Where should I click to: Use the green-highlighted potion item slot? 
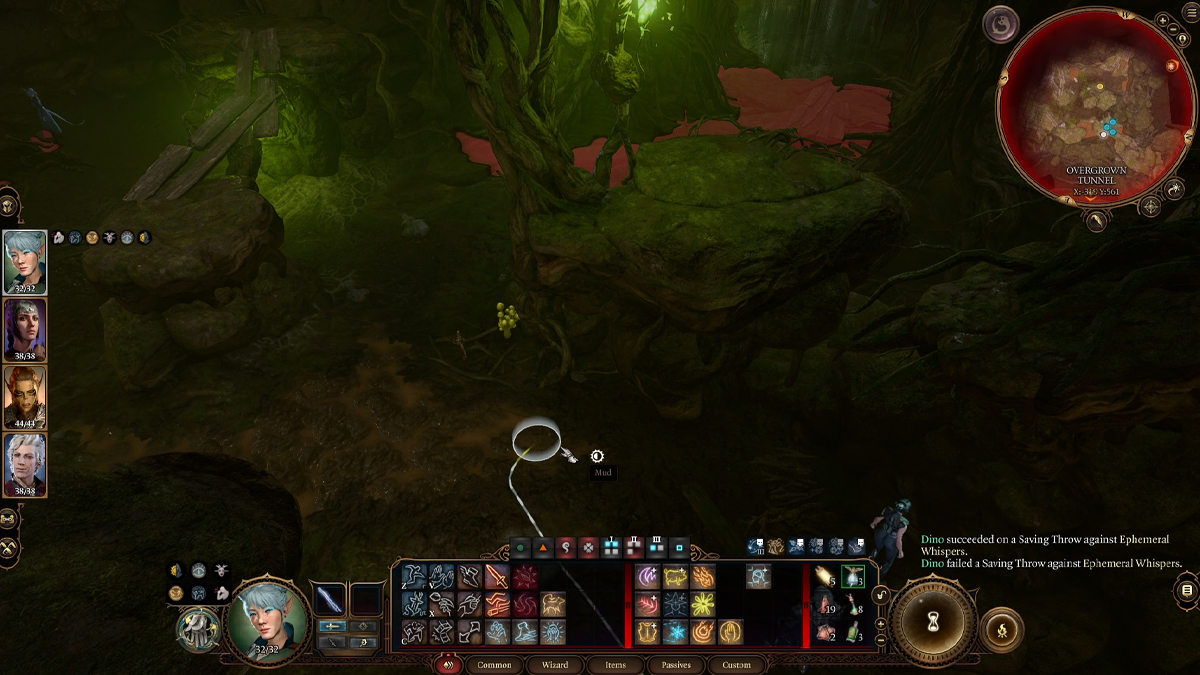pyautogui.click(x=852, y=576)
